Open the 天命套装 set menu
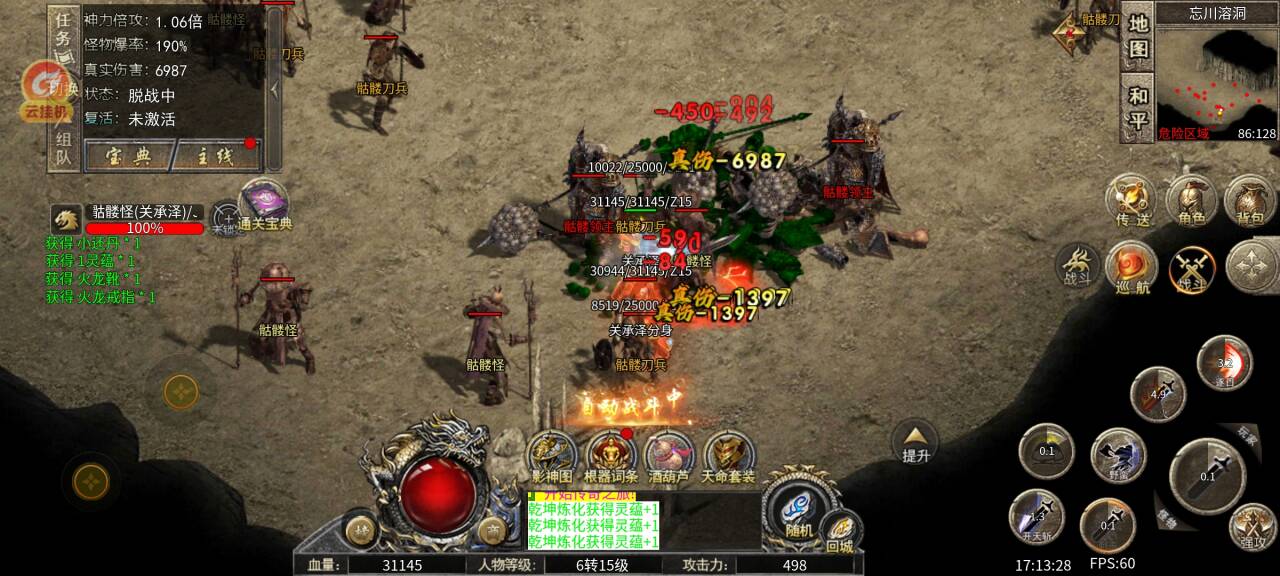The width and height of the screenshot is (1280, 576). 729,457
